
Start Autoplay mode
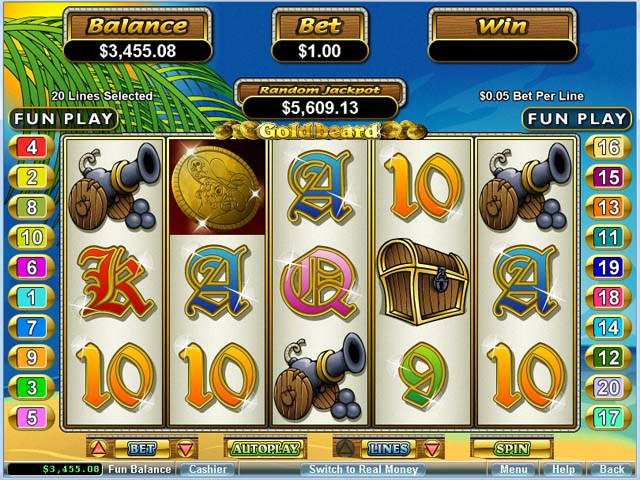[264, 449]
